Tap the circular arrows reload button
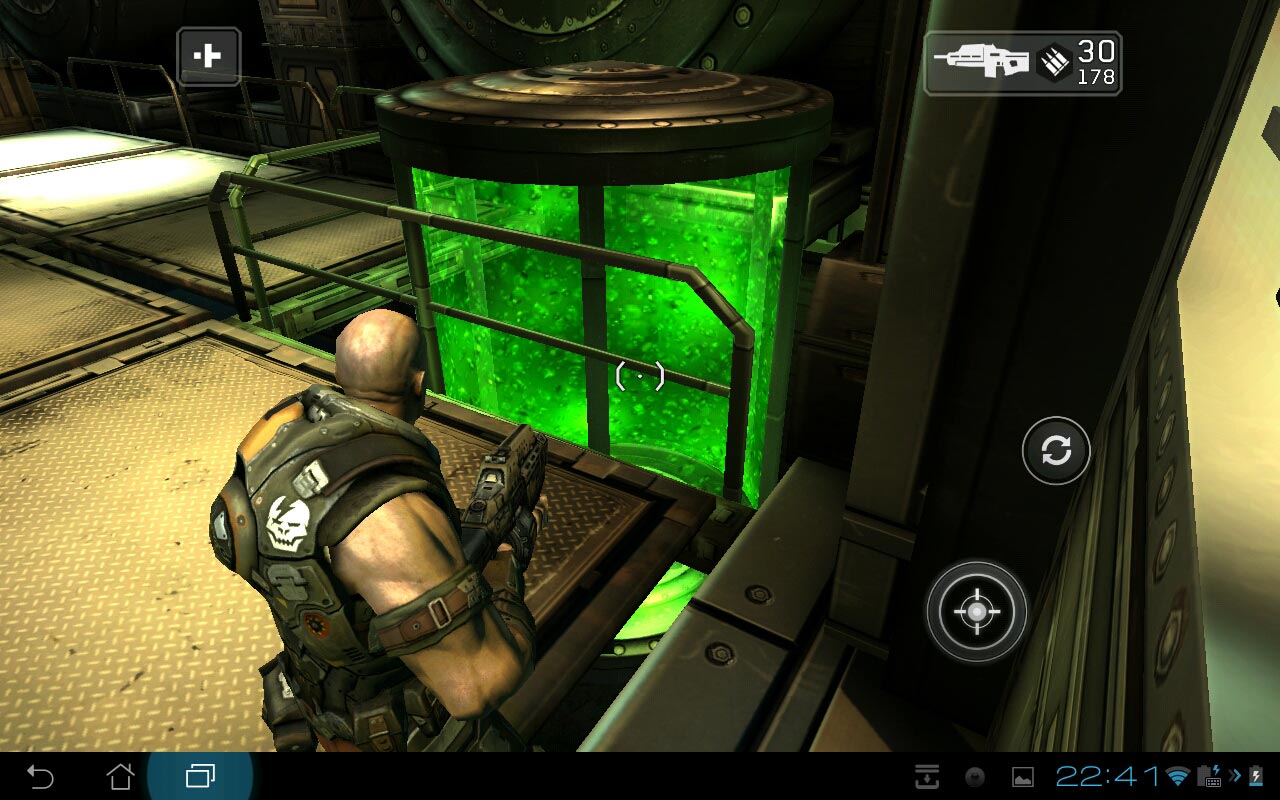The height and width of the screenshot is (800, 1280). coord(1056,451)
